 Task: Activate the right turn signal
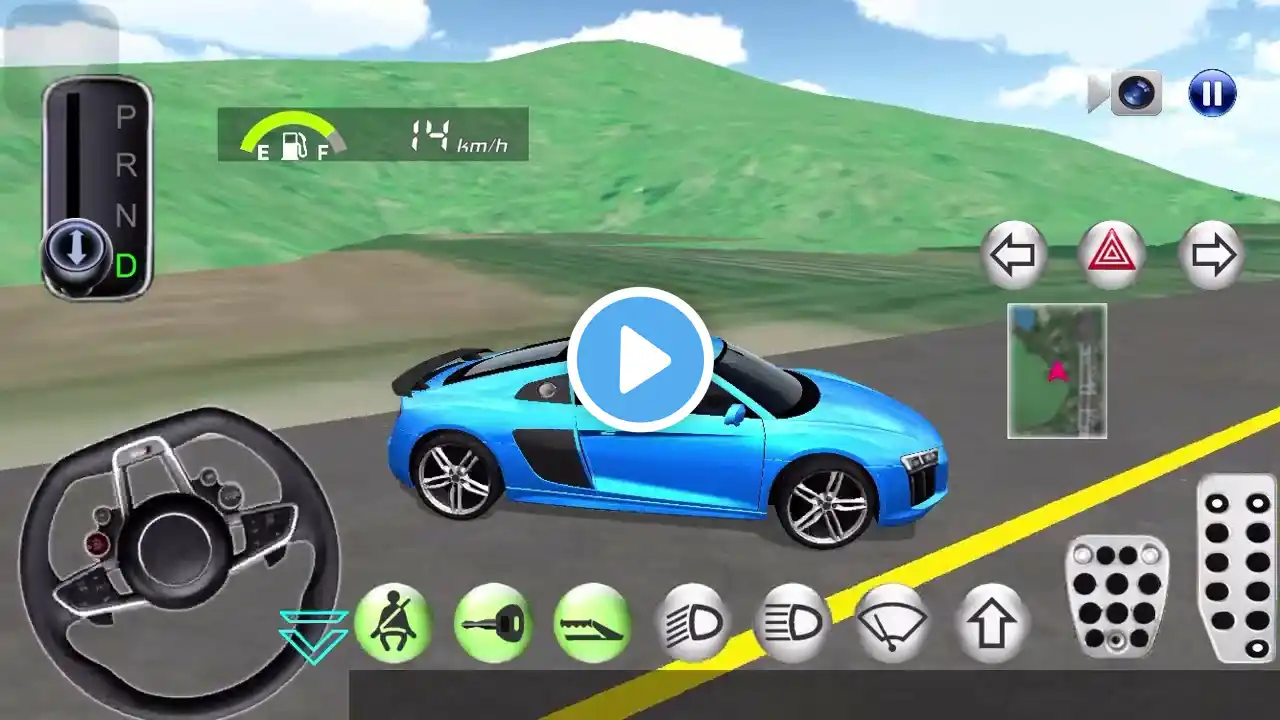point(1212,256)
